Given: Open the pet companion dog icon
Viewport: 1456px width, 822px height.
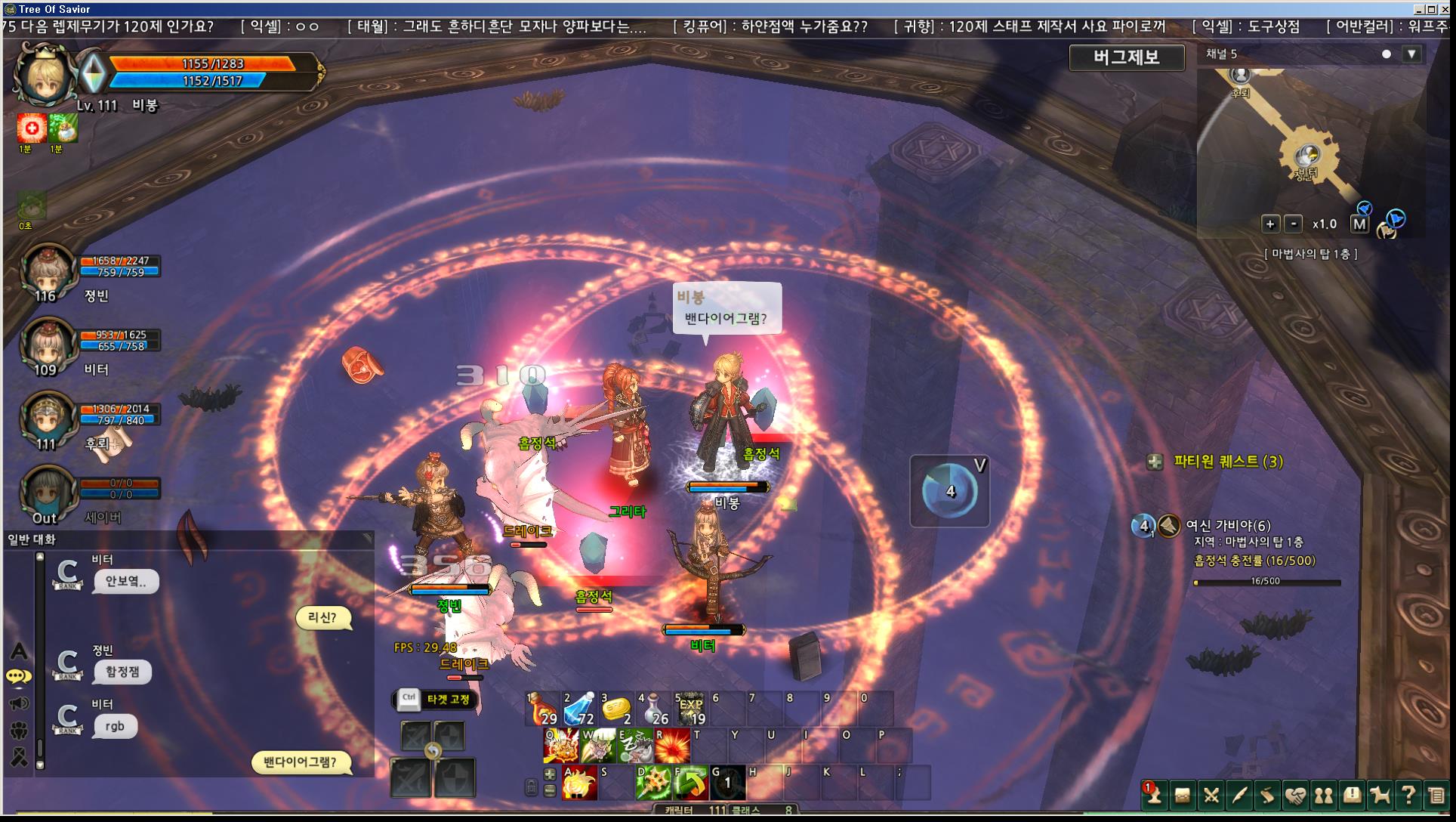Looking at the screenshot, I should pyautogui.click(x=1380, y=796).
